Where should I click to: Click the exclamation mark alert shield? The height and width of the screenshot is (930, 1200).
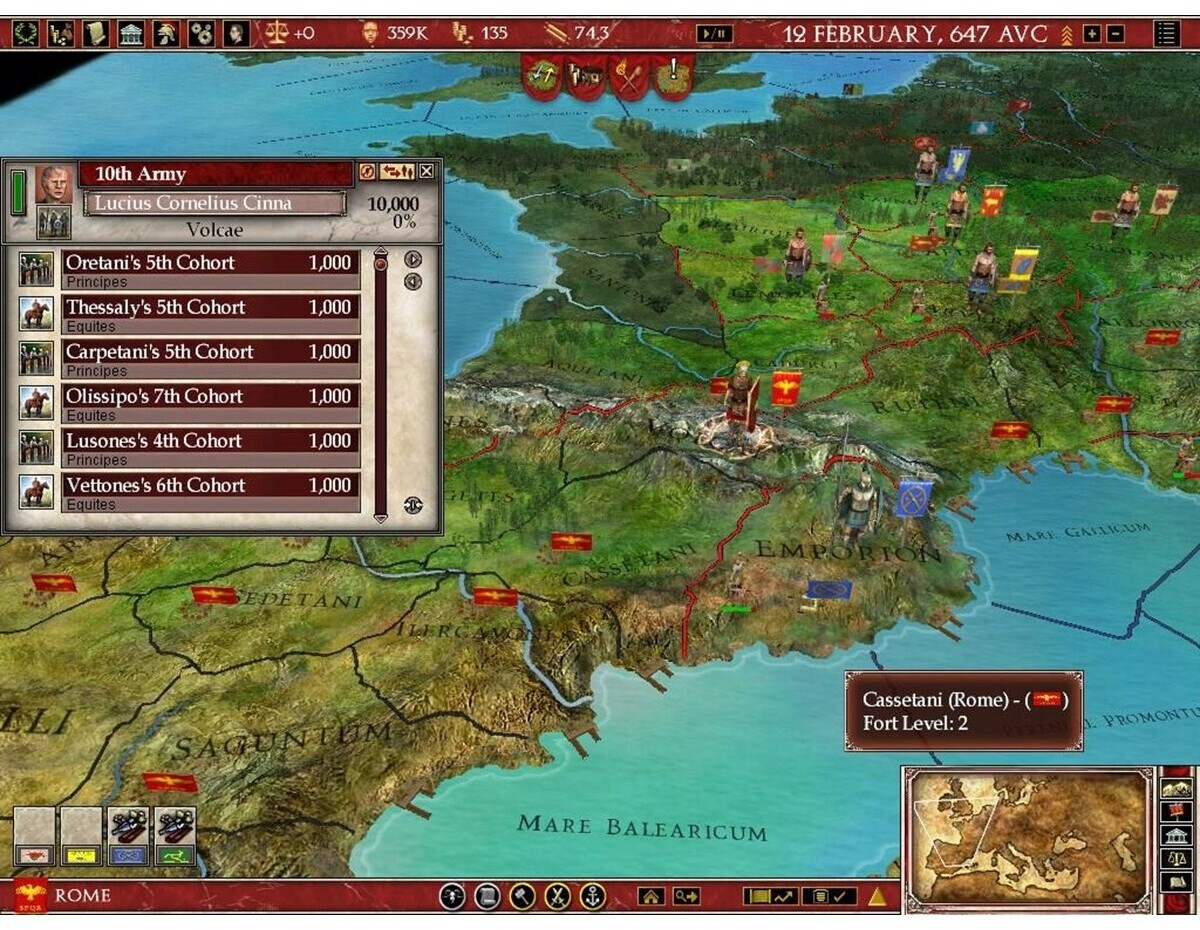[674, 73]
